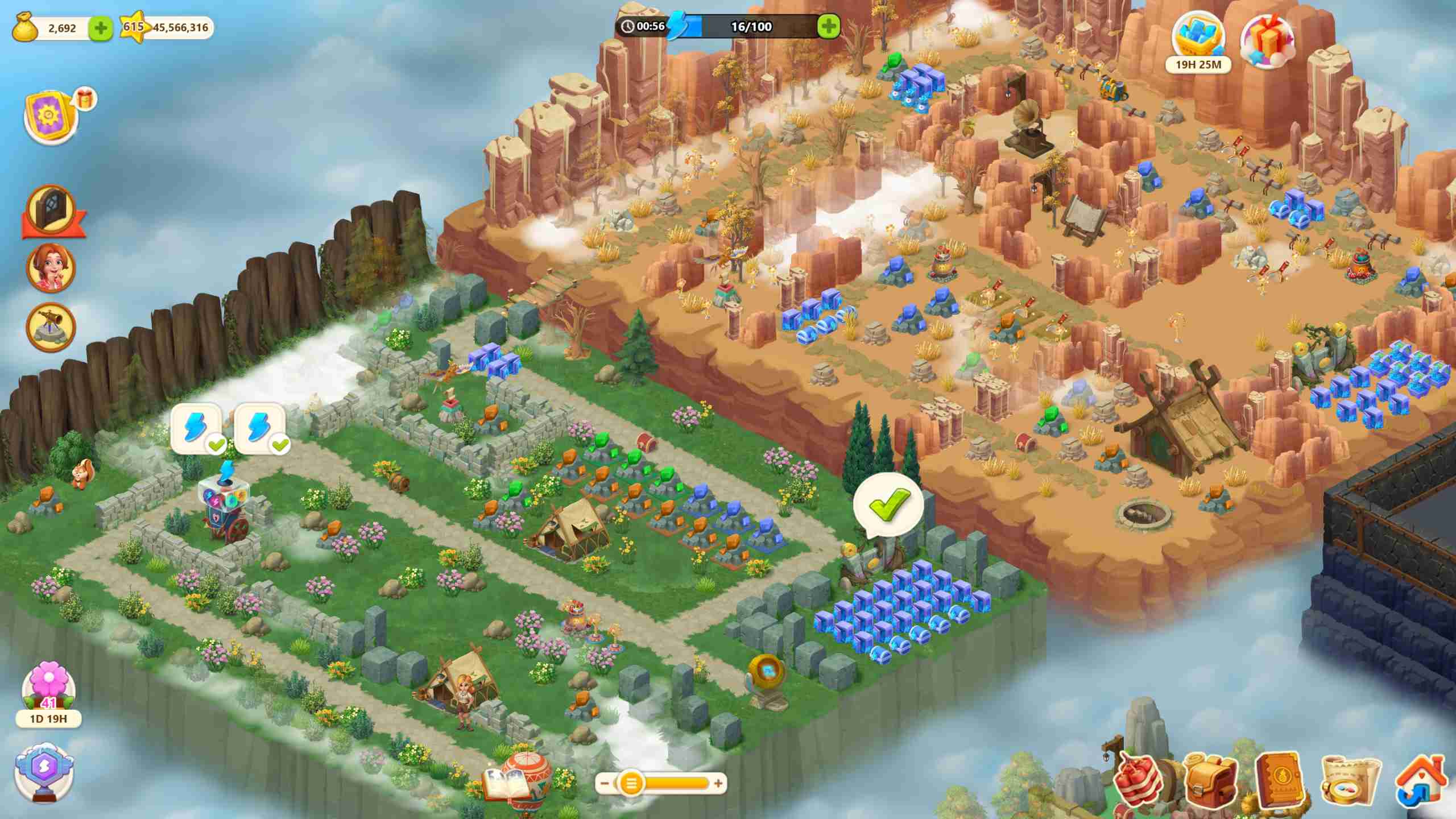Click the star level 615 badge

click(x=133, y=27)
